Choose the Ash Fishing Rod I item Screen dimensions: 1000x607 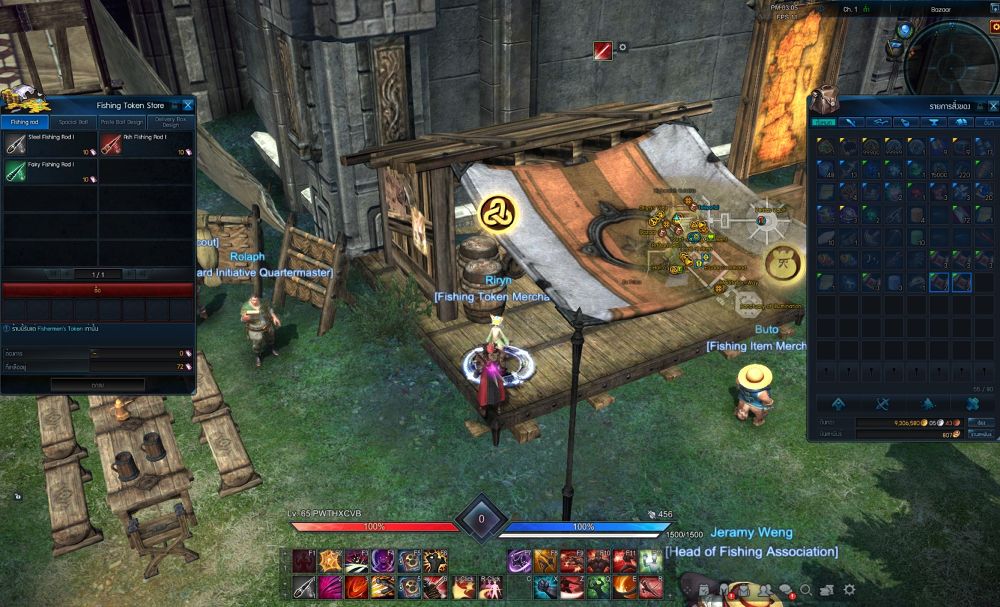click(146, 144)
